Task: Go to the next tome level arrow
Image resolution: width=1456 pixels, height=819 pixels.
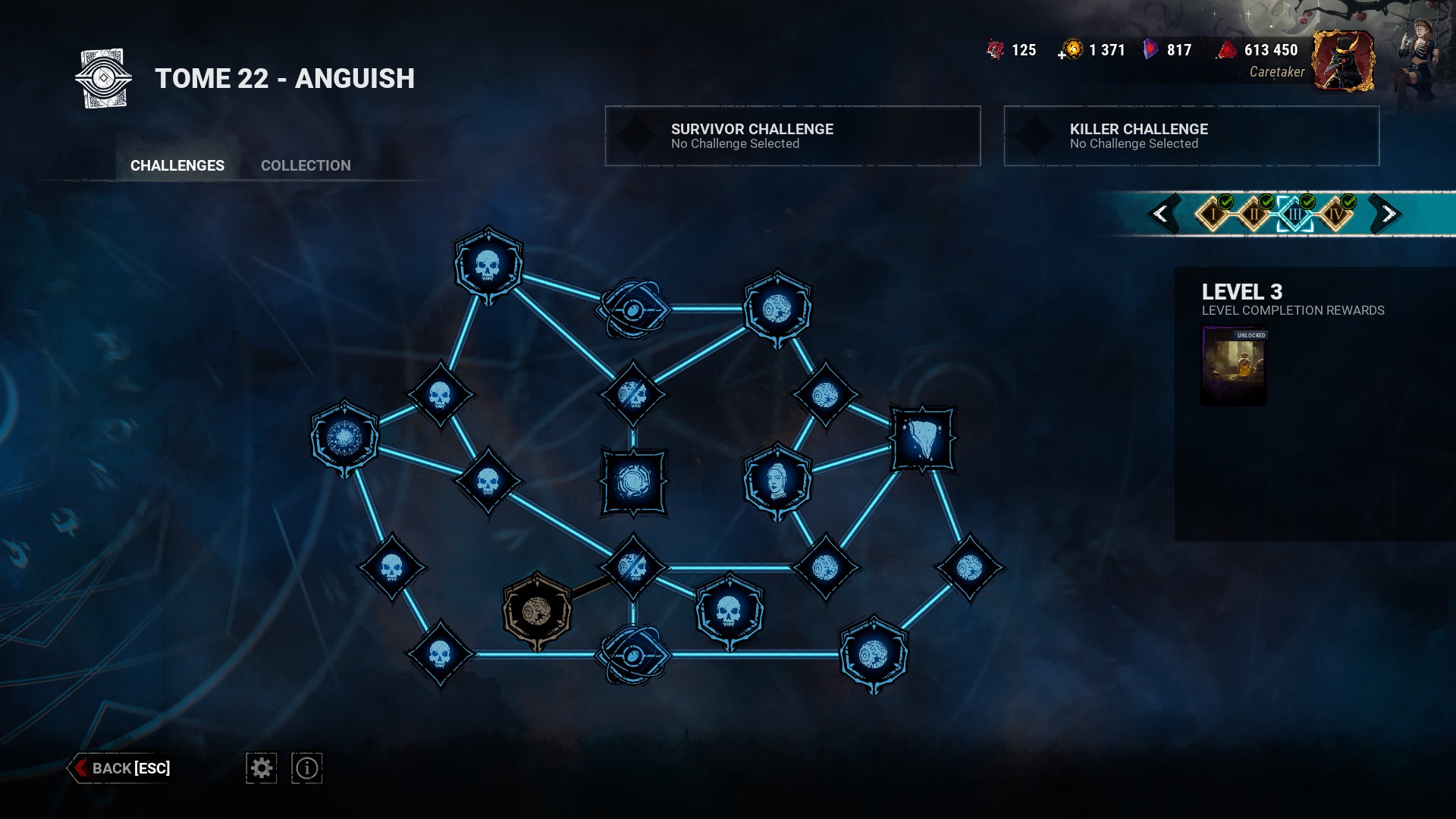Action: pyautogui.click(x=1388, y=214)
